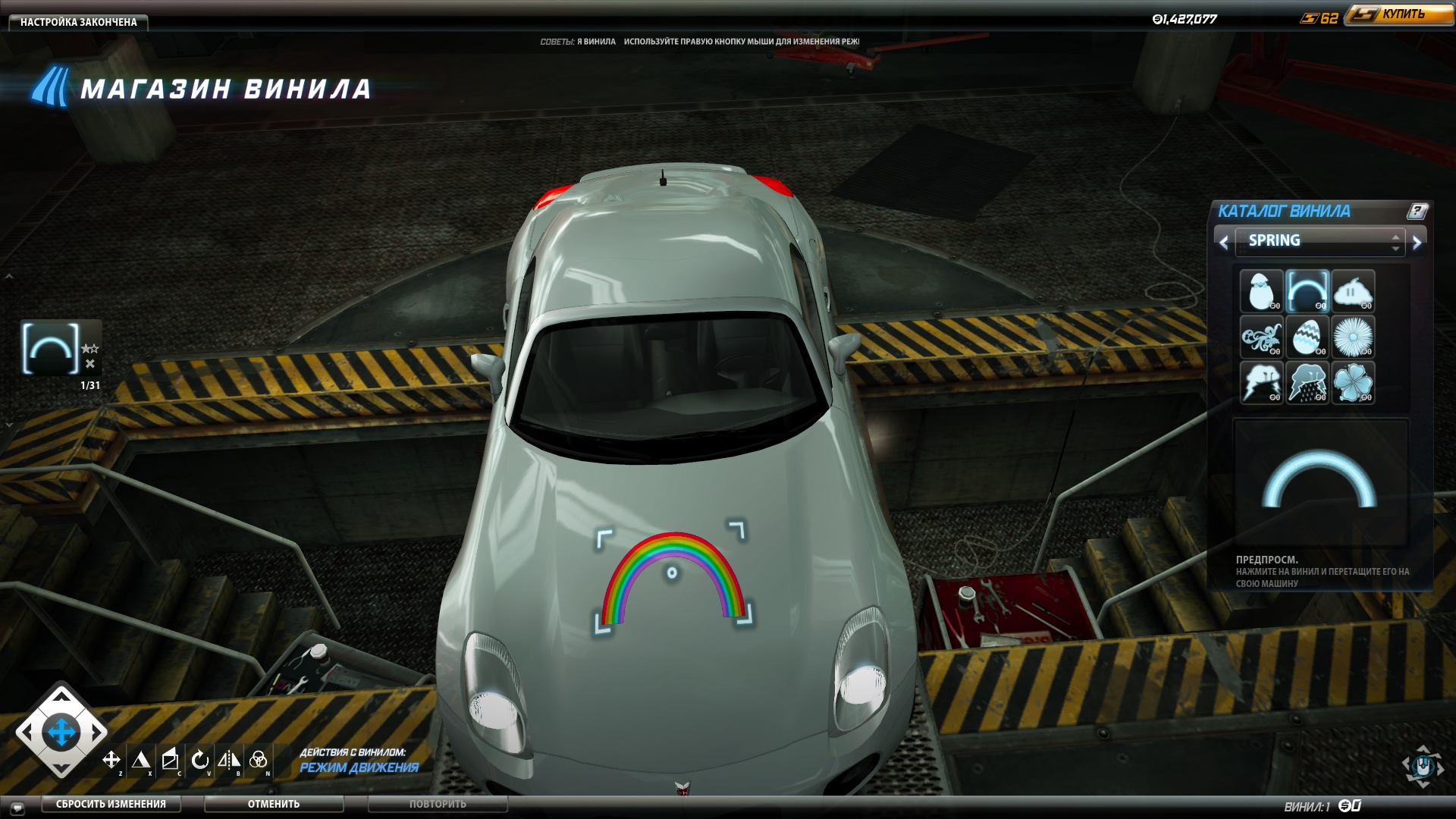Open the vinyl catalog help button
1456x819 pixels.
(x=1417, y=212)
